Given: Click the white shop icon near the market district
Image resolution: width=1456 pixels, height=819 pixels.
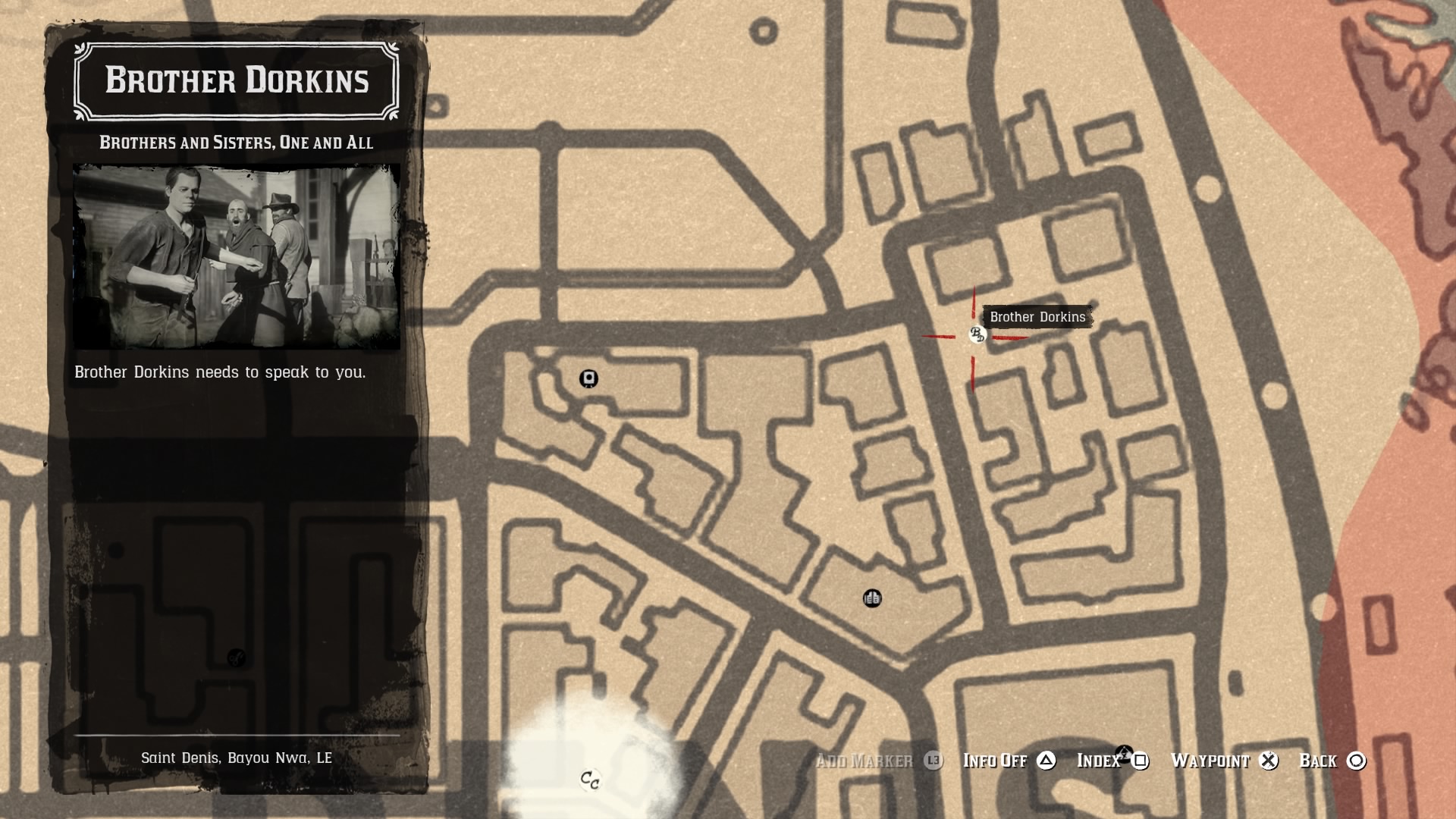Looking at the screenshot, I should [x=589, y=378].
